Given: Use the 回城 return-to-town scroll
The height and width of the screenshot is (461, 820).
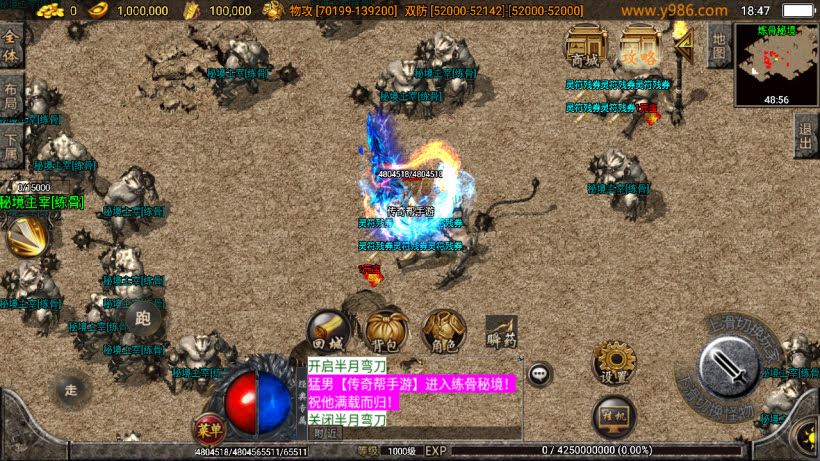Looking at the screenshot, I should (329, 330).
